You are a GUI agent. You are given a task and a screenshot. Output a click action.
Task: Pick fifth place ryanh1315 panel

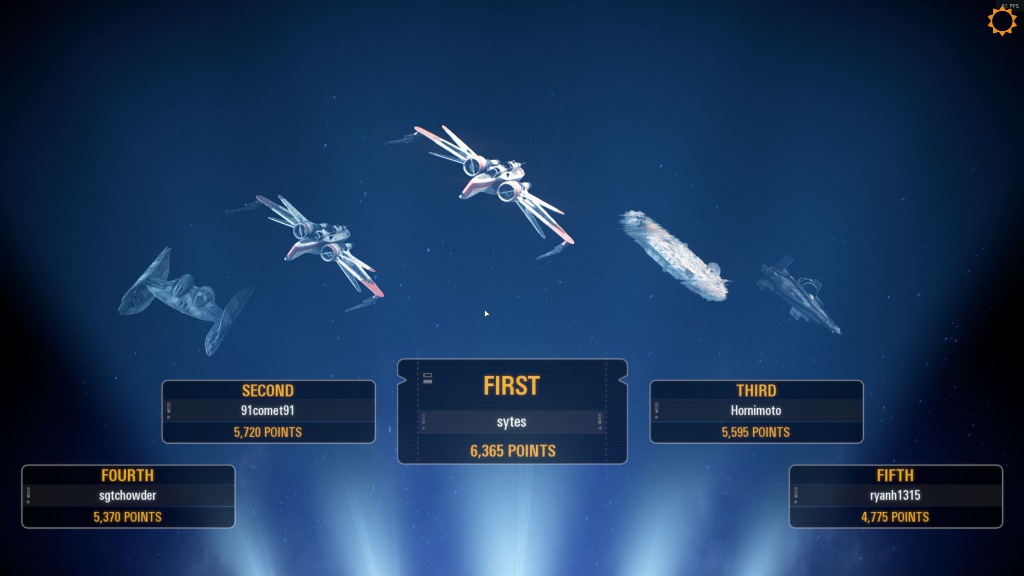click(895, 496)
